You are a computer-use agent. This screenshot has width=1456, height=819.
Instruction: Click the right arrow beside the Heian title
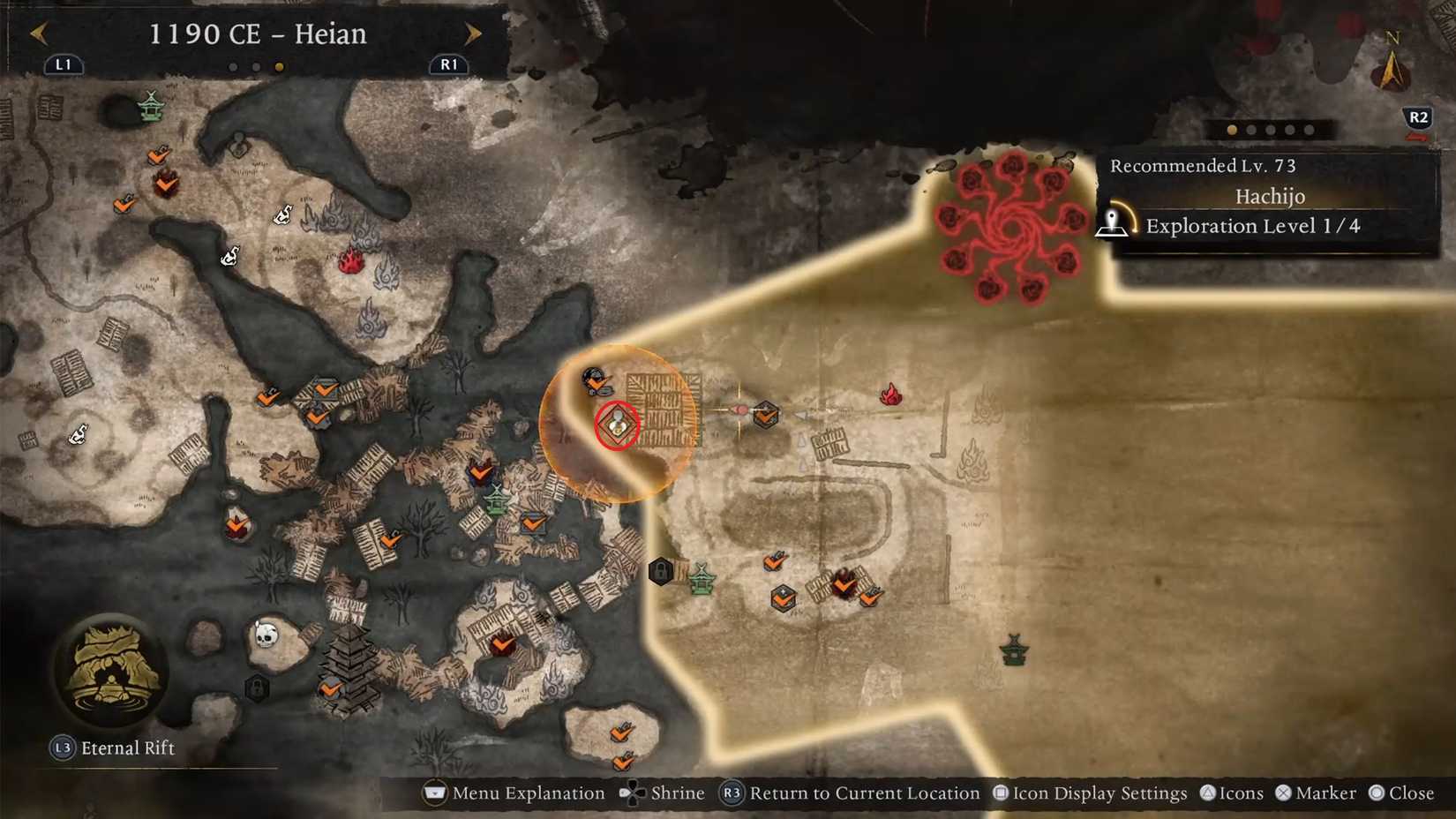[x=474, y=33]
